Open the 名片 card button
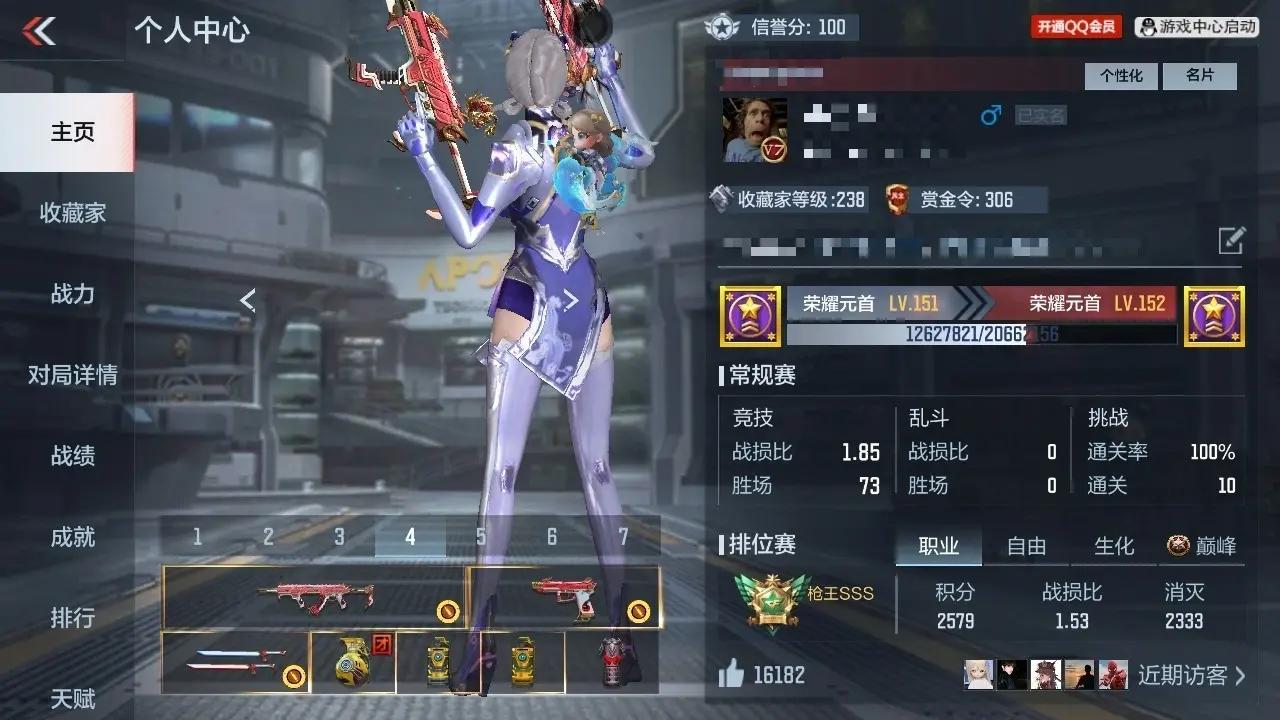 click(x=1200, y=76)
